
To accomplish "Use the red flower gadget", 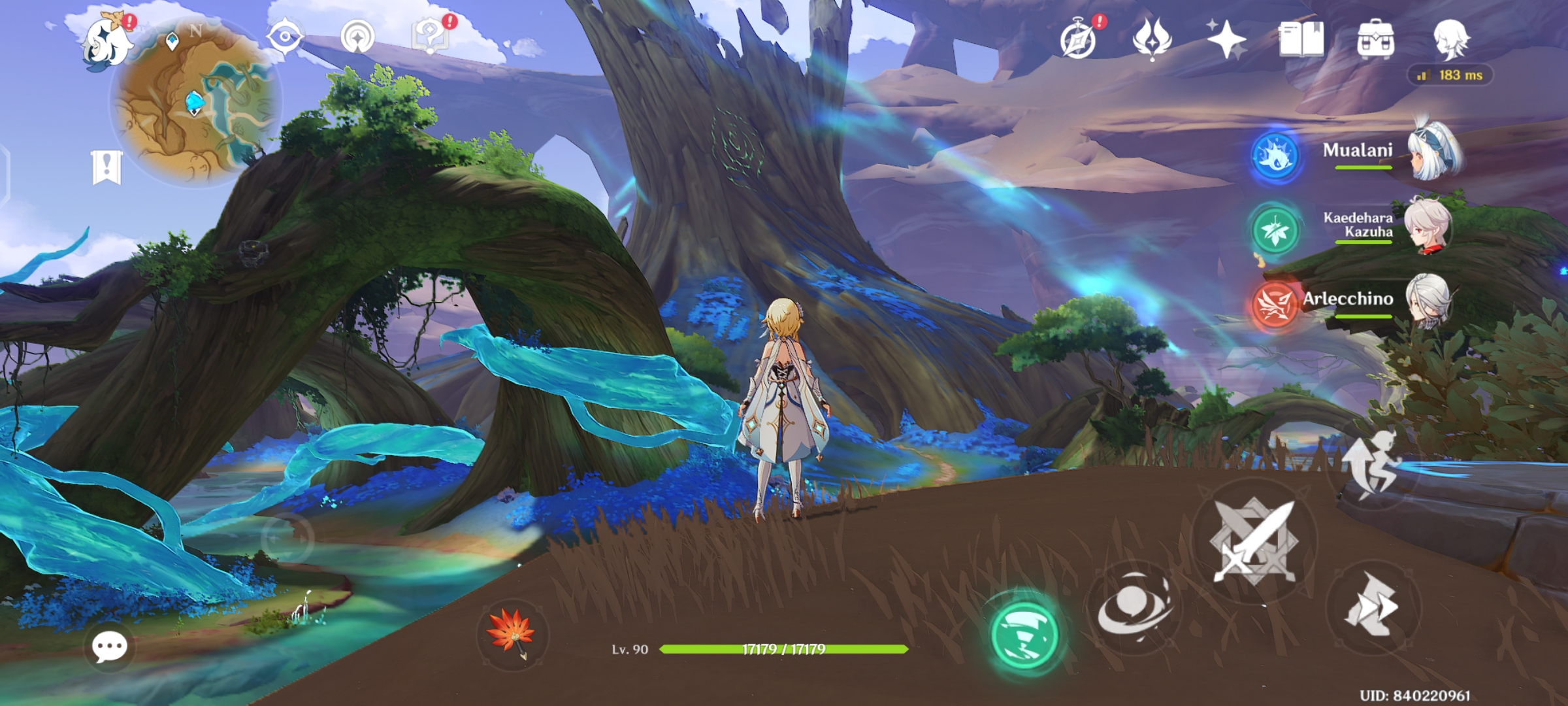I will tap(512, 634).
